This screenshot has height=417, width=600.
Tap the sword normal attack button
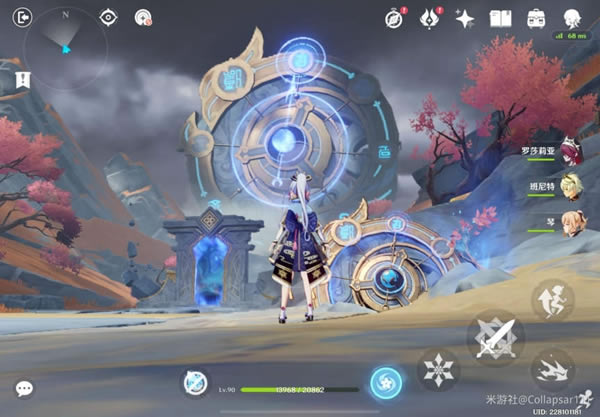495,339
